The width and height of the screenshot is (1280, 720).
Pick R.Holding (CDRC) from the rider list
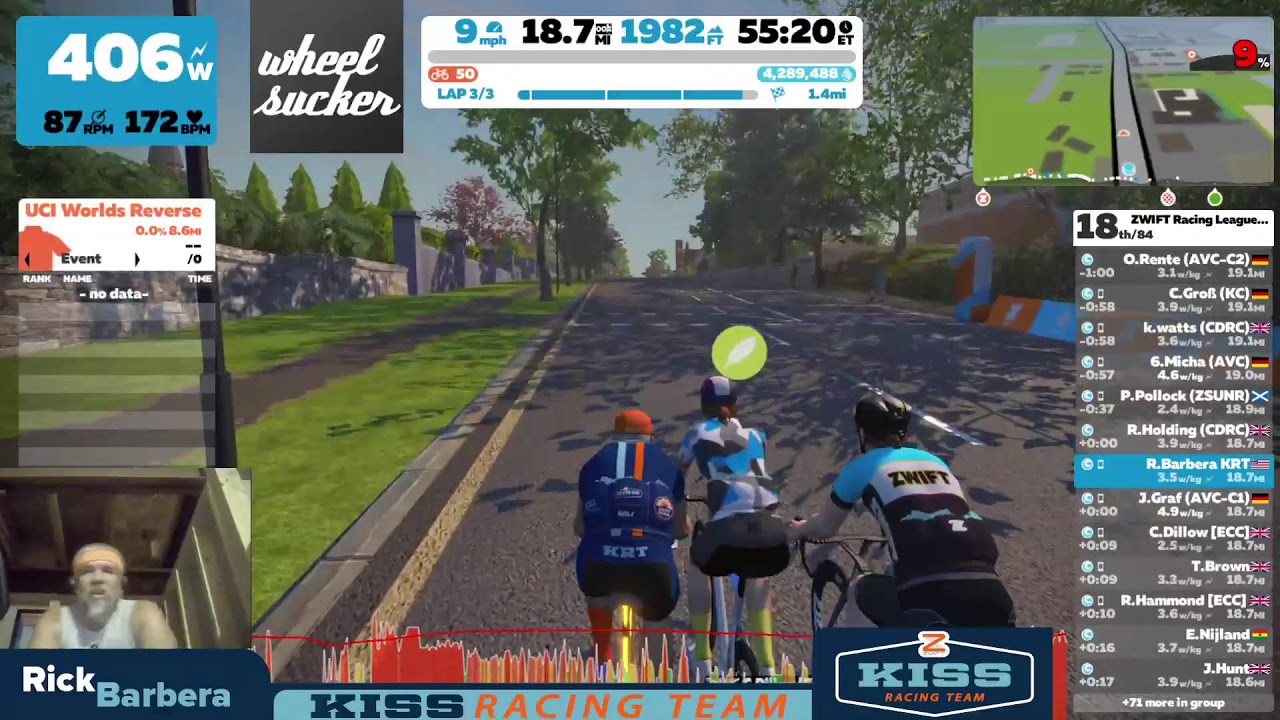coord(1172,435)
